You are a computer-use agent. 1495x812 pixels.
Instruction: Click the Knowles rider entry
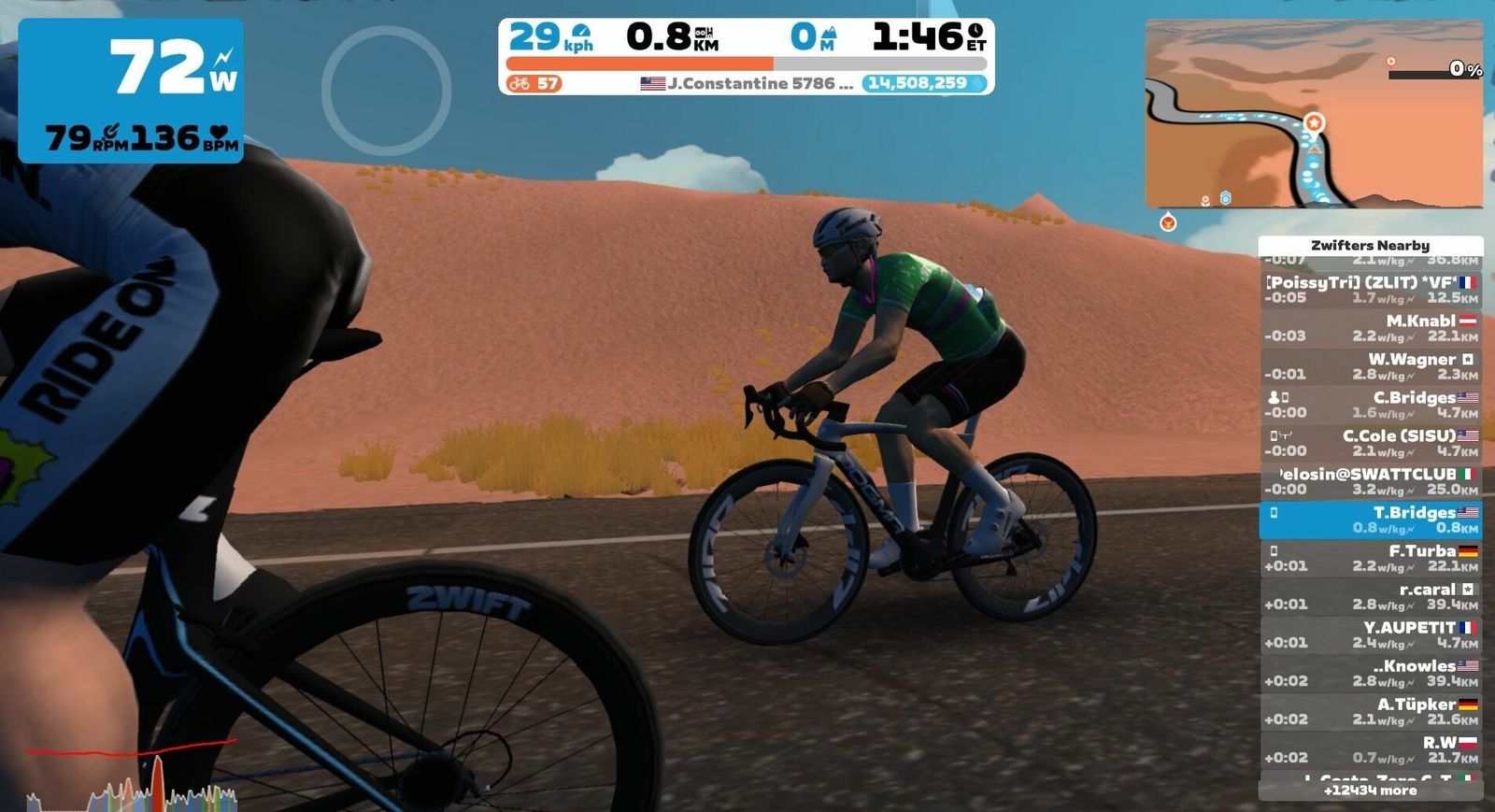tap(1370, 673)
